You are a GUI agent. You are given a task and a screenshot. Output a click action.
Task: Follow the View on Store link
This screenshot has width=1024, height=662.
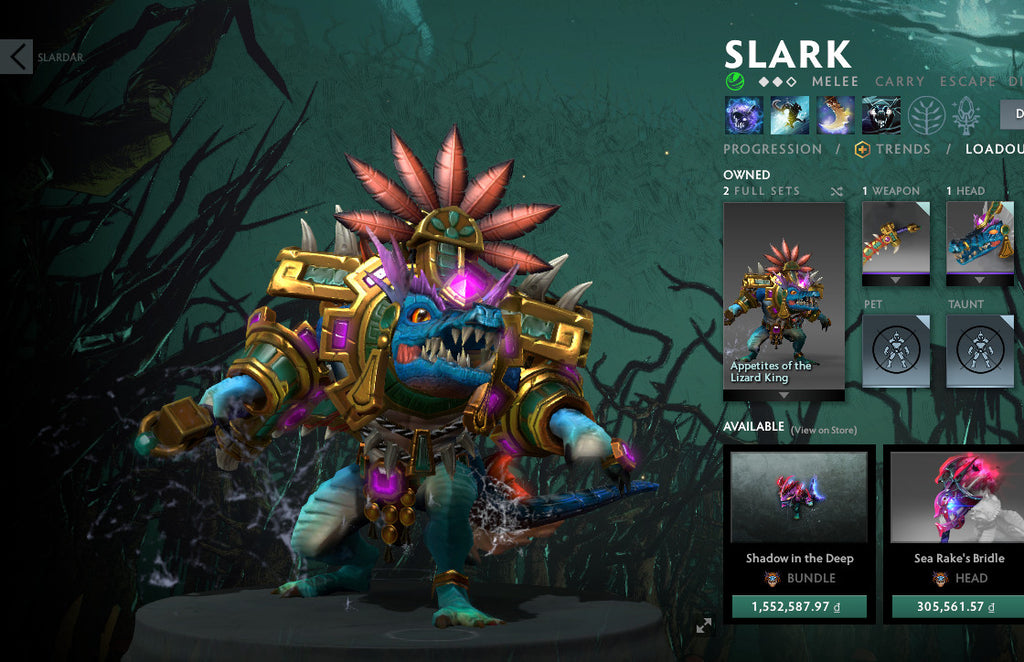[x=824, y=430]
